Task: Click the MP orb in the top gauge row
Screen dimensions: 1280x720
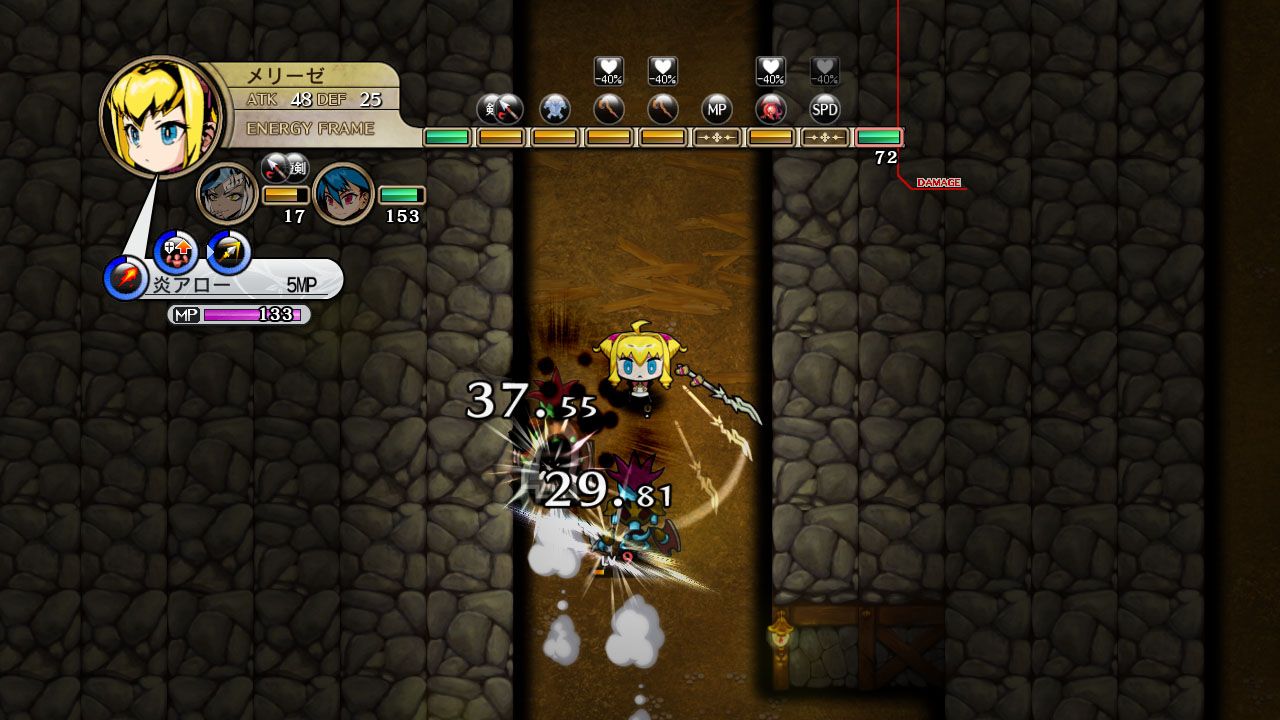Action: coord(716,111)
